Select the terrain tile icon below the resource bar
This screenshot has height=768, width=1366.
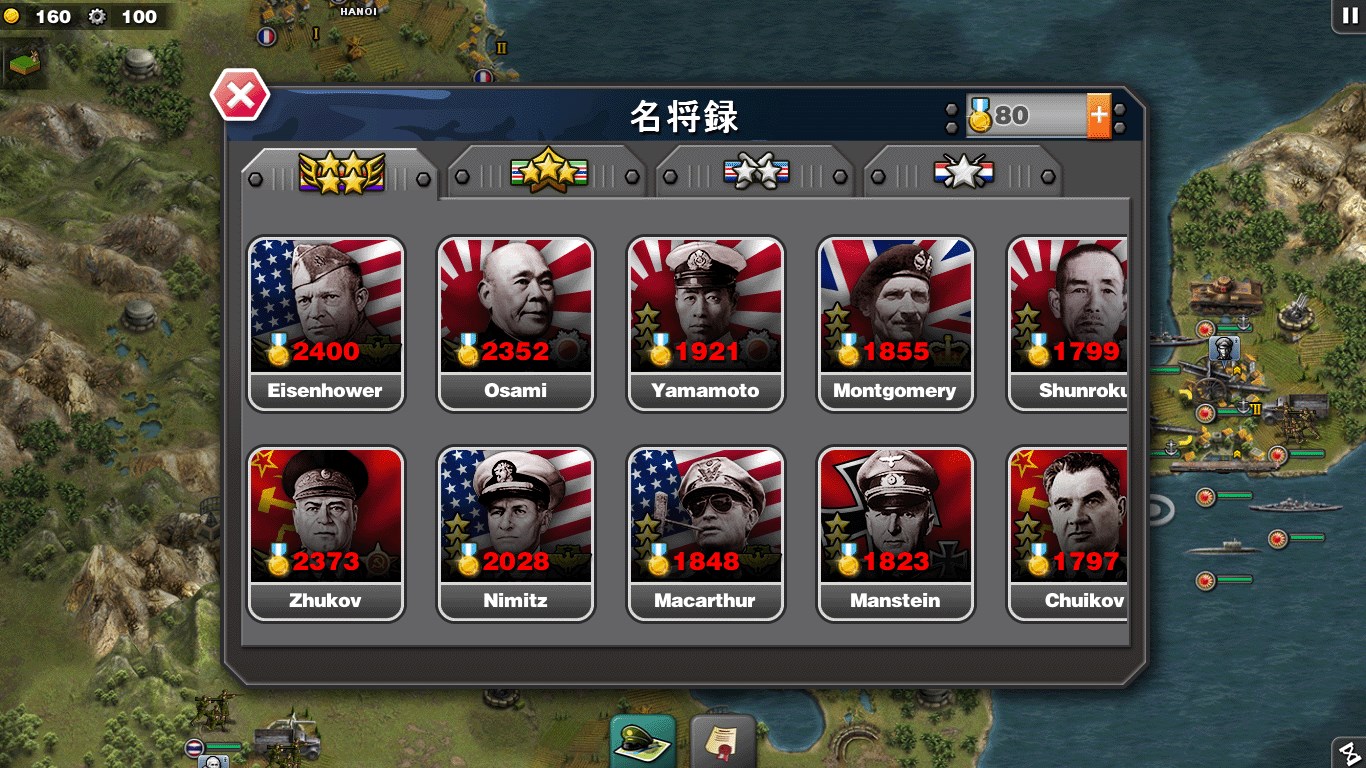coord(24,63)
